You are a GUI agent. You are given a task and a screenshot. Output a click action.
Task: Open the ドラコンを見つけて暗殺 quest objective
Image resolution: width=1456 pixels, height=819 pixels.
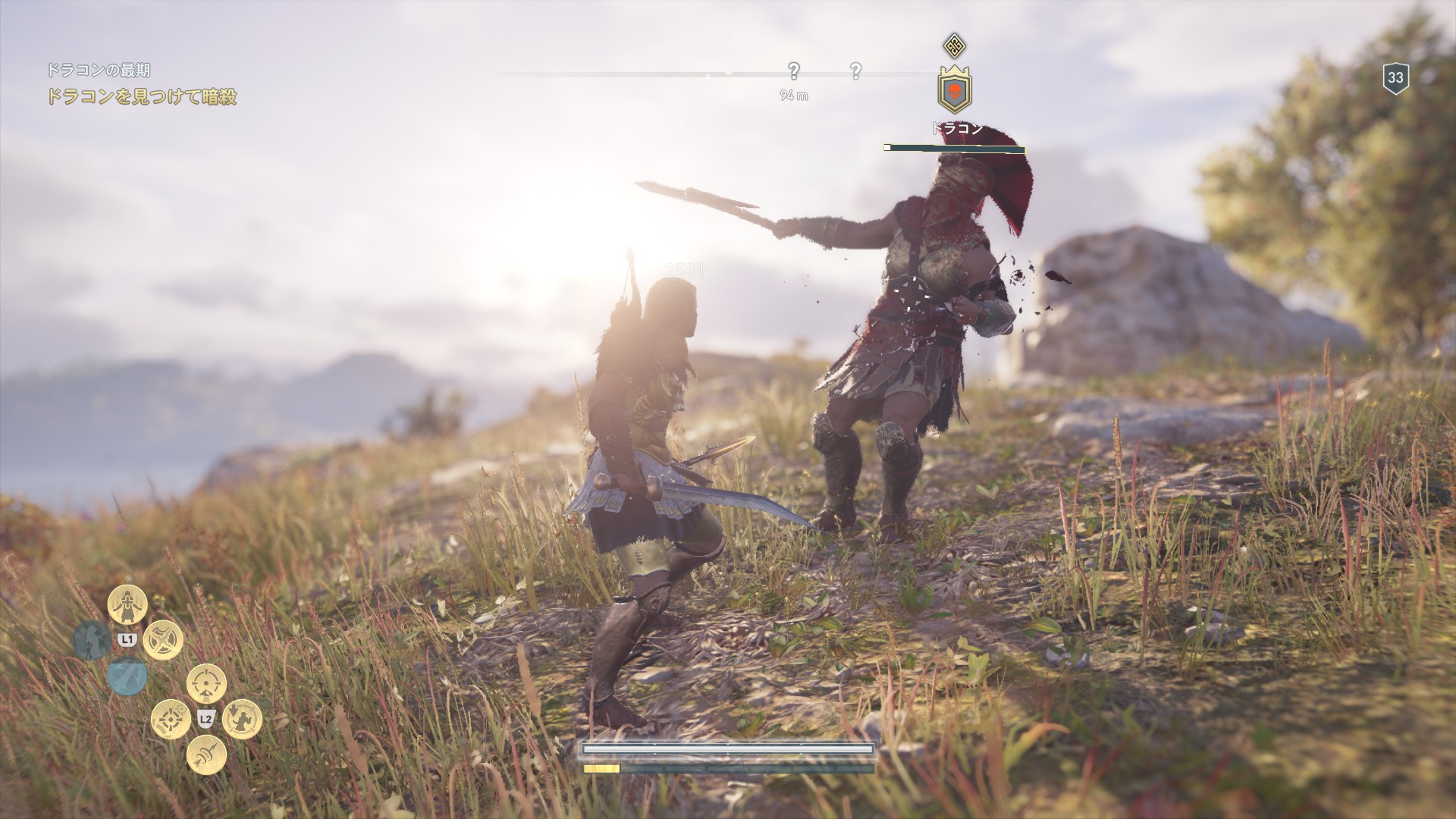pyautogui.click(x=142, y=97)
